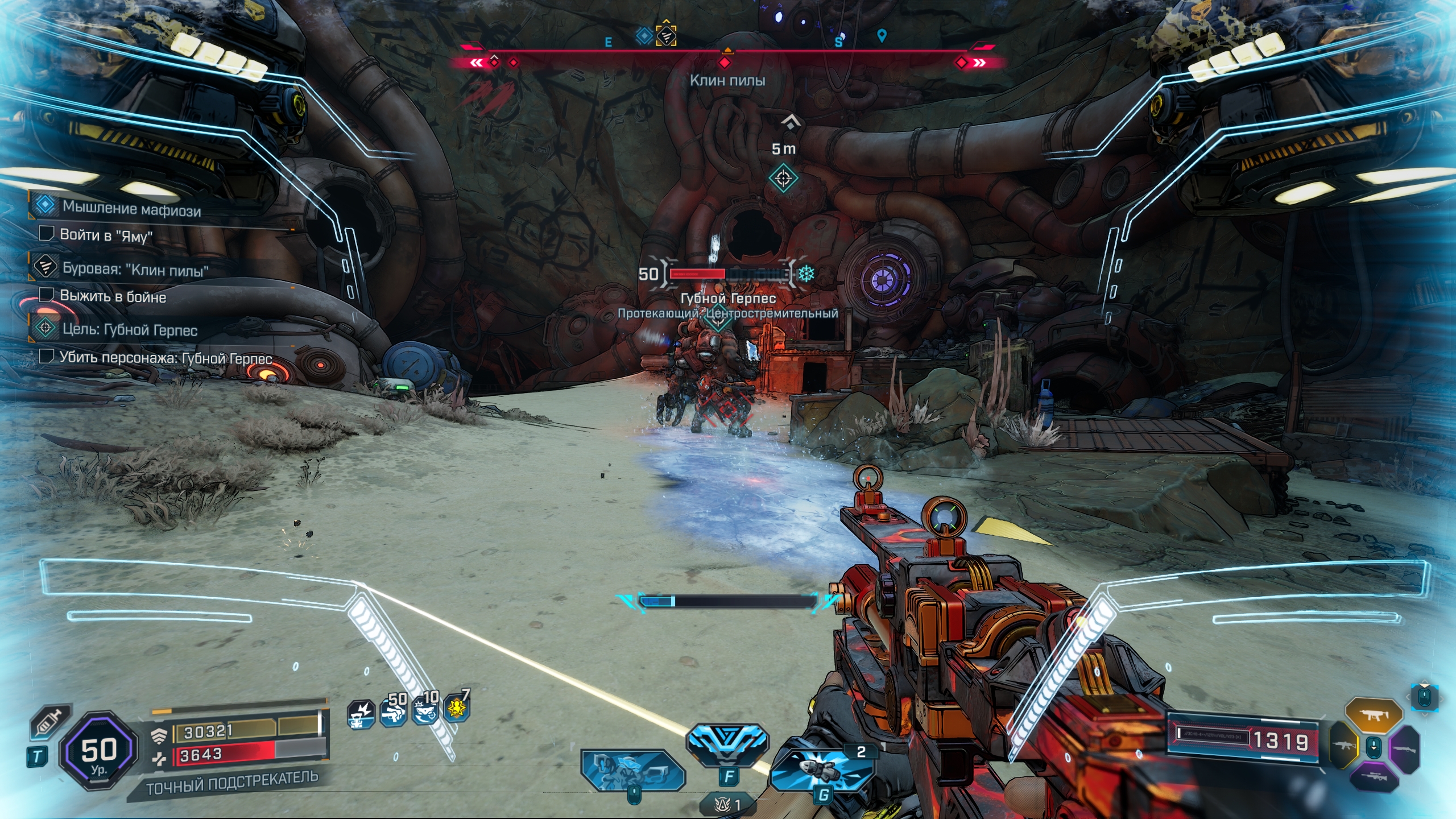Inspect the yellow burst buff with 7 stacks
1456x819 pixels.
pos(457,708)
